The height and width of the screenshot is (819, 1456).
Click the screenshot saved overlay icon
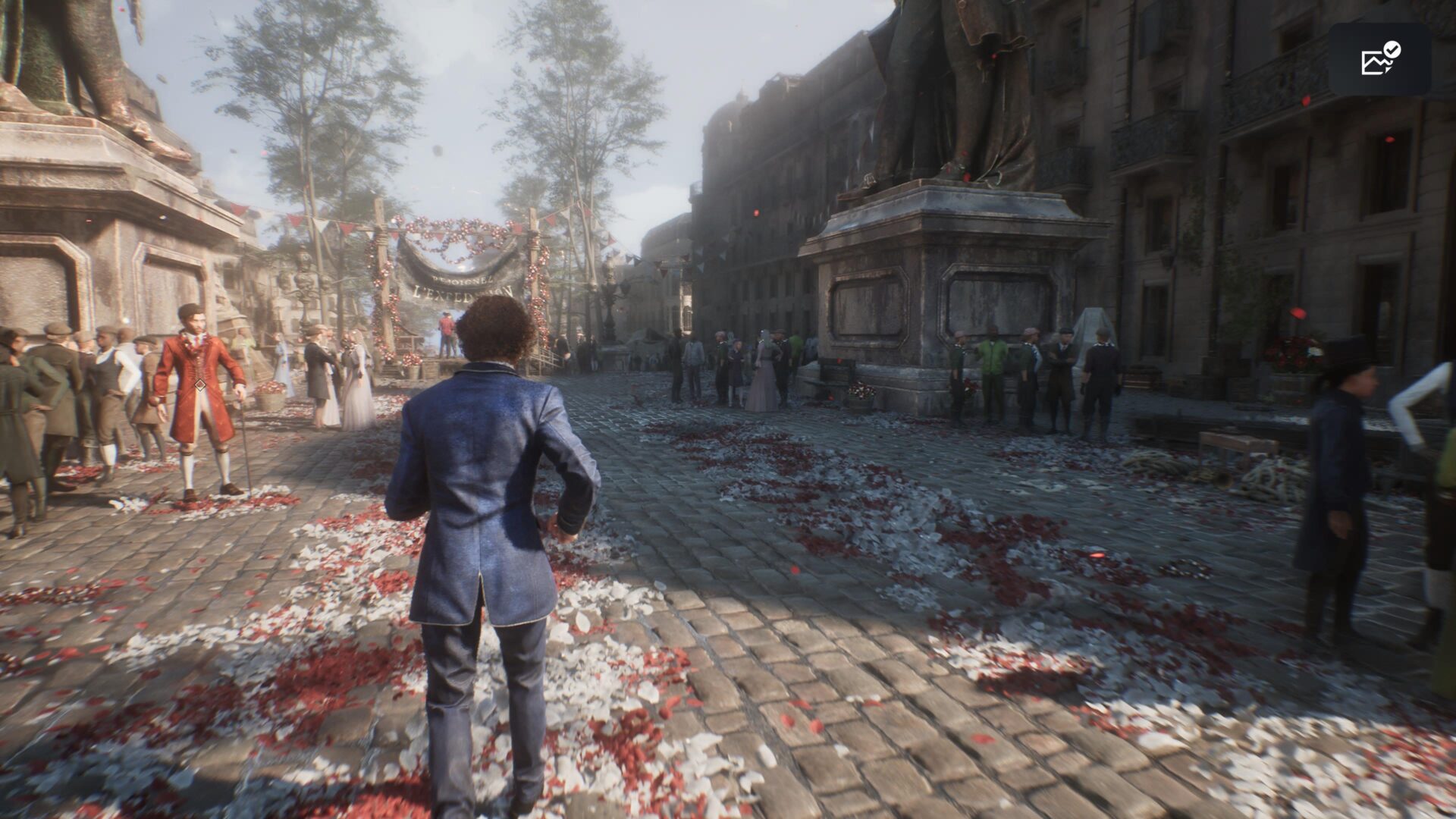(x=1379, y=59)
